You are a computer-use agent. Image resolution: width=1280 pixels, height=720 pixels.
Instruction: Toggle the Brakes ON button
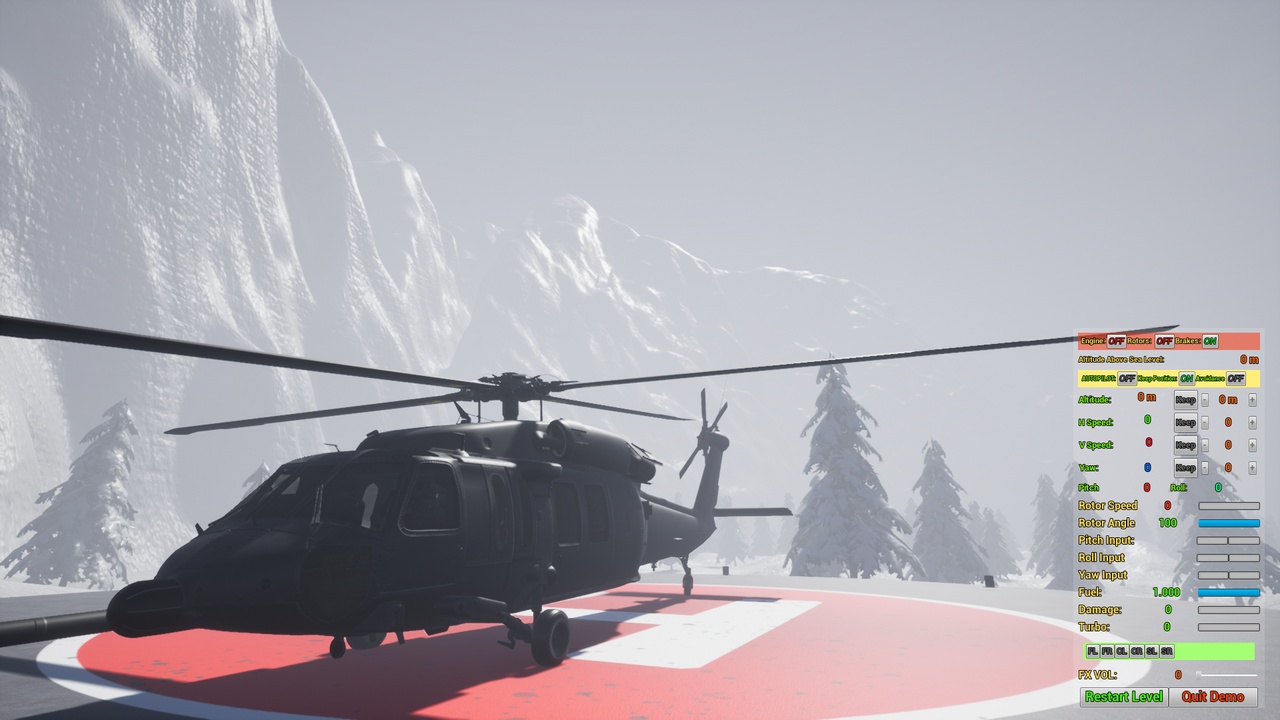1210,341
